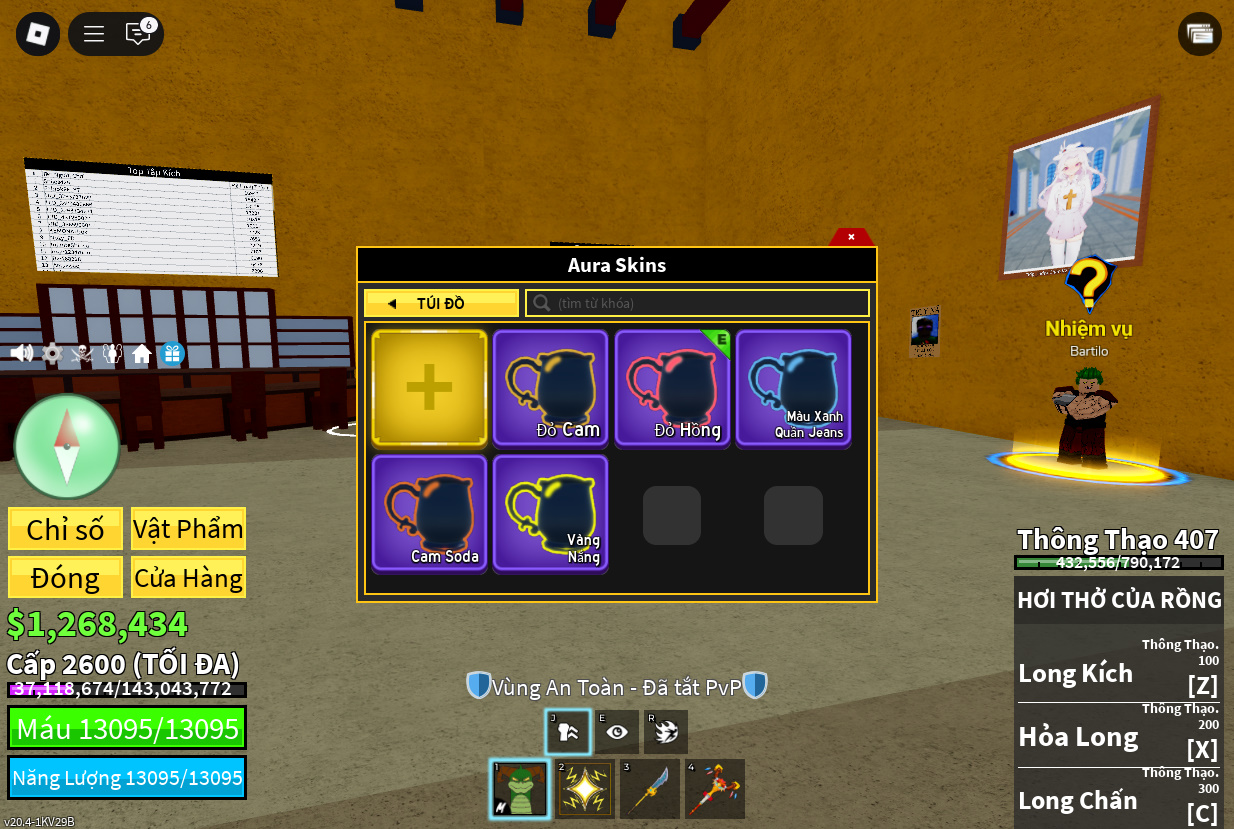Screen dimensions: 1234x829
Task: Open settings via the gear icon
Action: pos(52,353)
